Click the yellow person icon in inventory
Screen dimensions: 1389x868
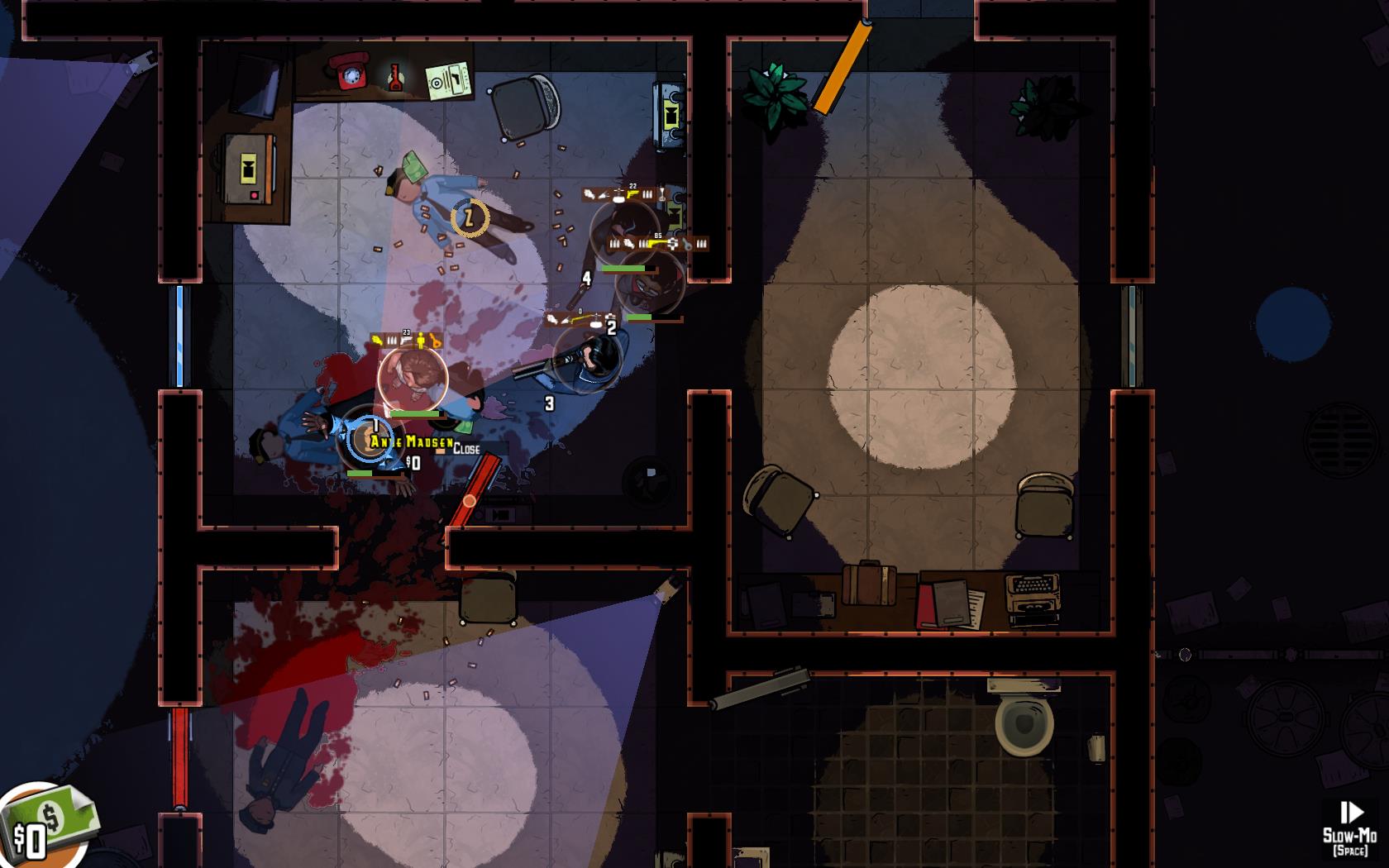click(x=421, y=341)
